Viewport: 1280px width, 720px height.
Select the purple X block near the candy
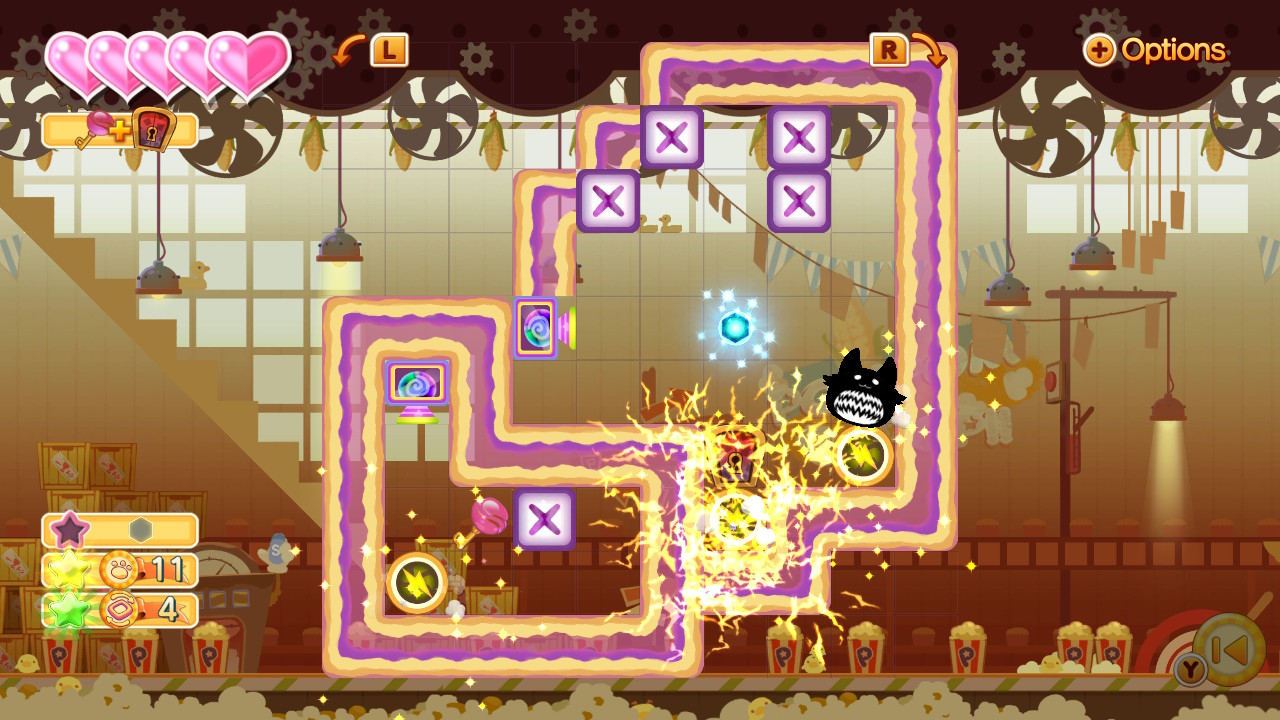coord(544,520)
